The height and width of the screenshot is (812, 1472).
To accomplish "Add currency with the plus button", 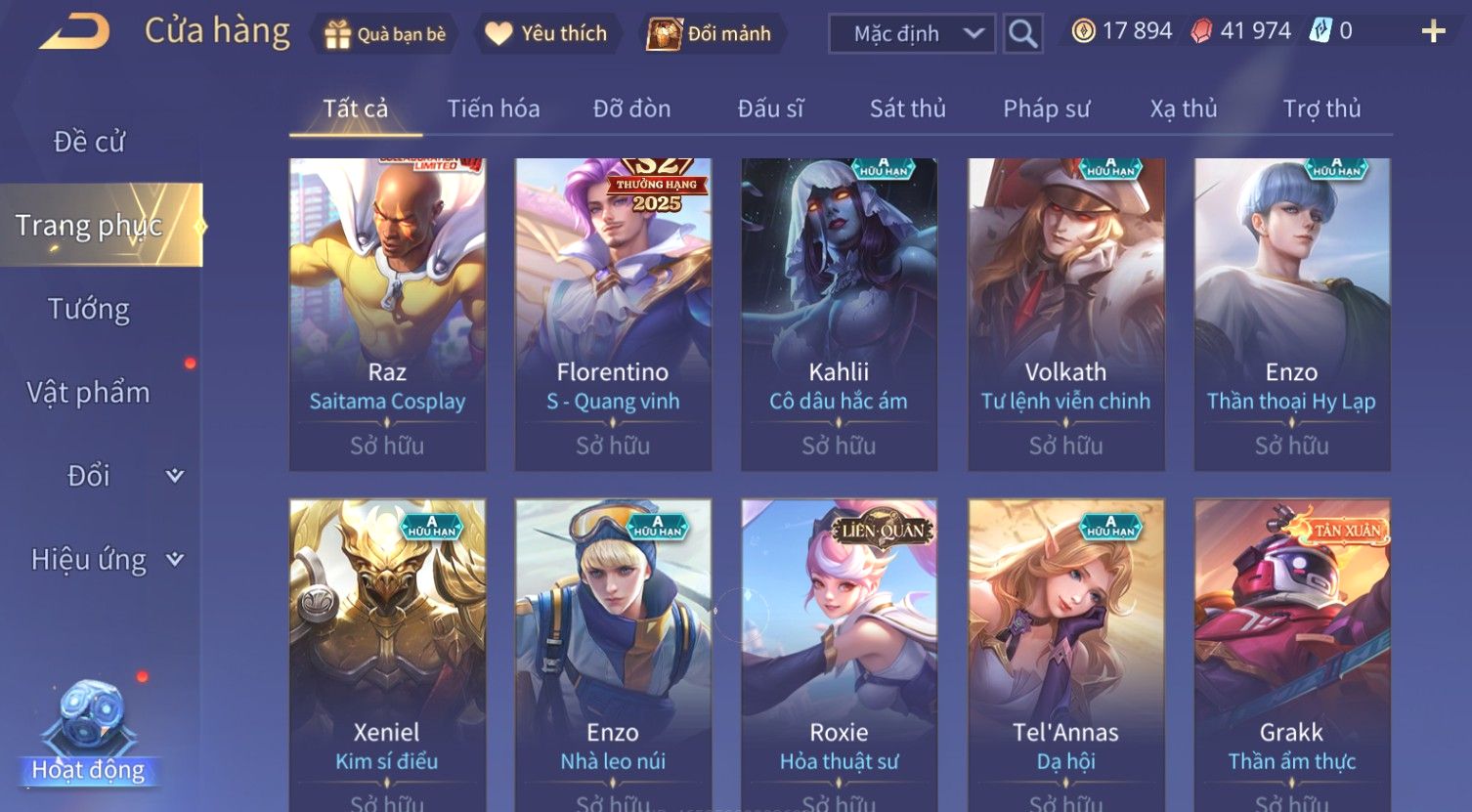I will click(x=1433, y=32).
